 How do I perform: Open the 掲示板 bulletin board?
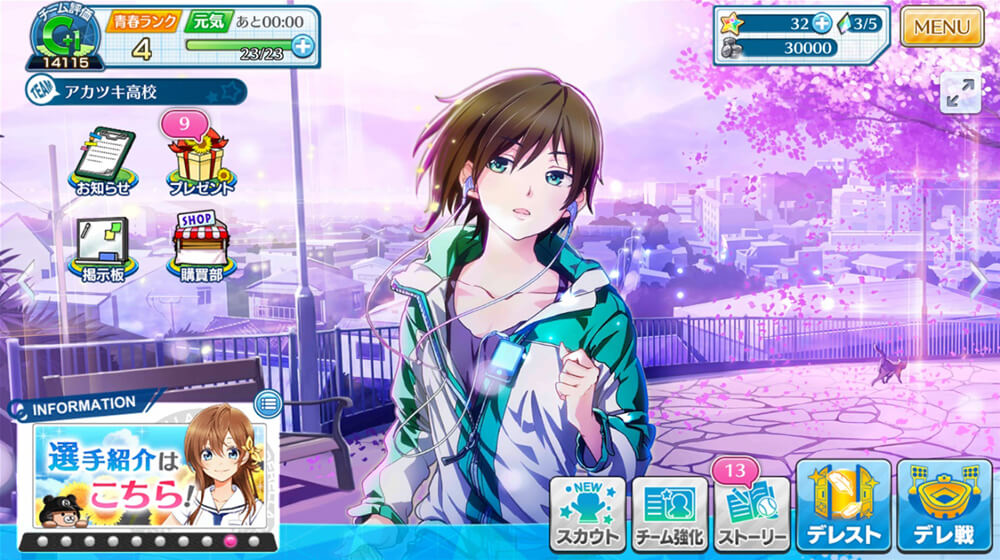click(102, 249)
